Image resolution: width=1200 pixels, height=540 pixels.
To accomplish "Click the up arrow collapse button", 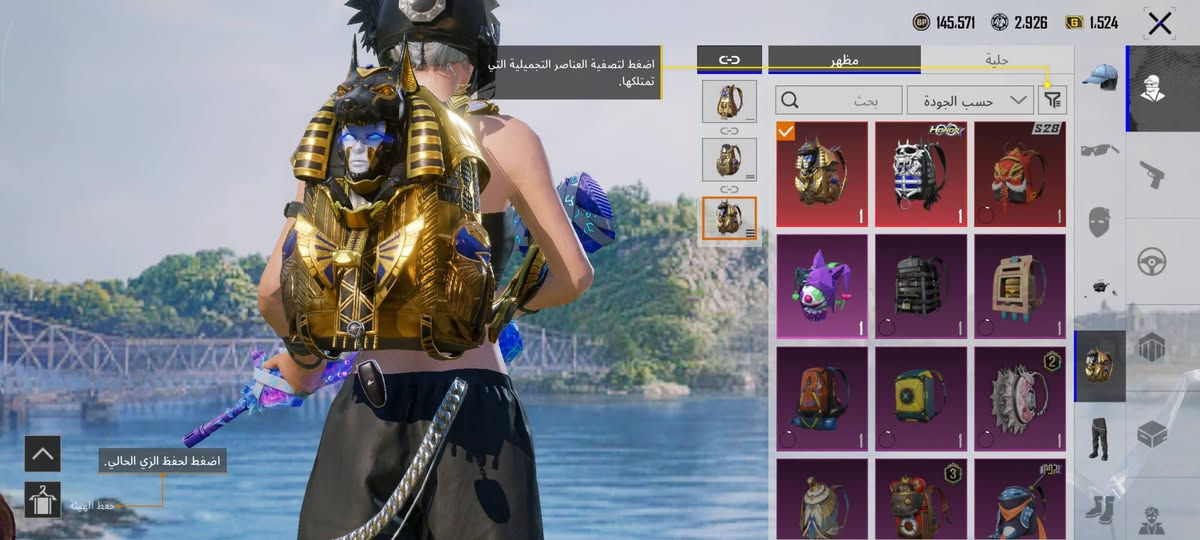I will tap(43, 454).
